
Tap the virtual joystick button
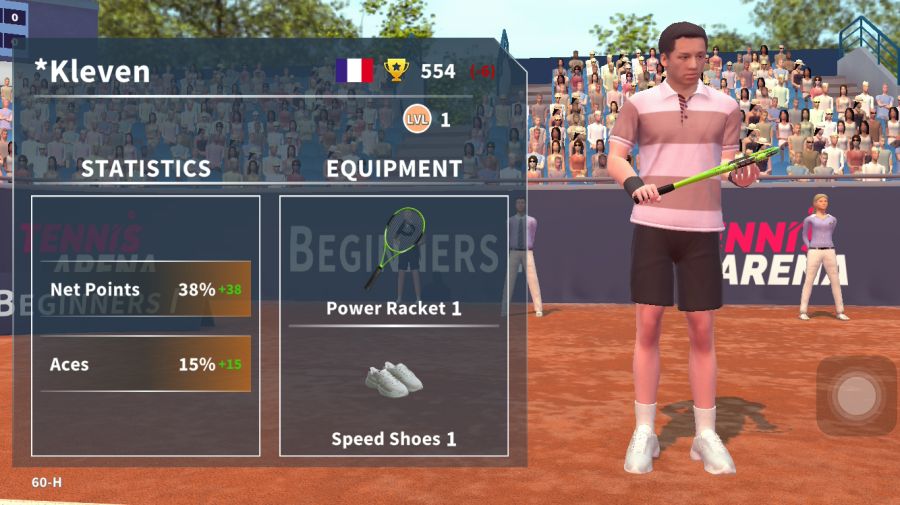click(x=856, y=396)
